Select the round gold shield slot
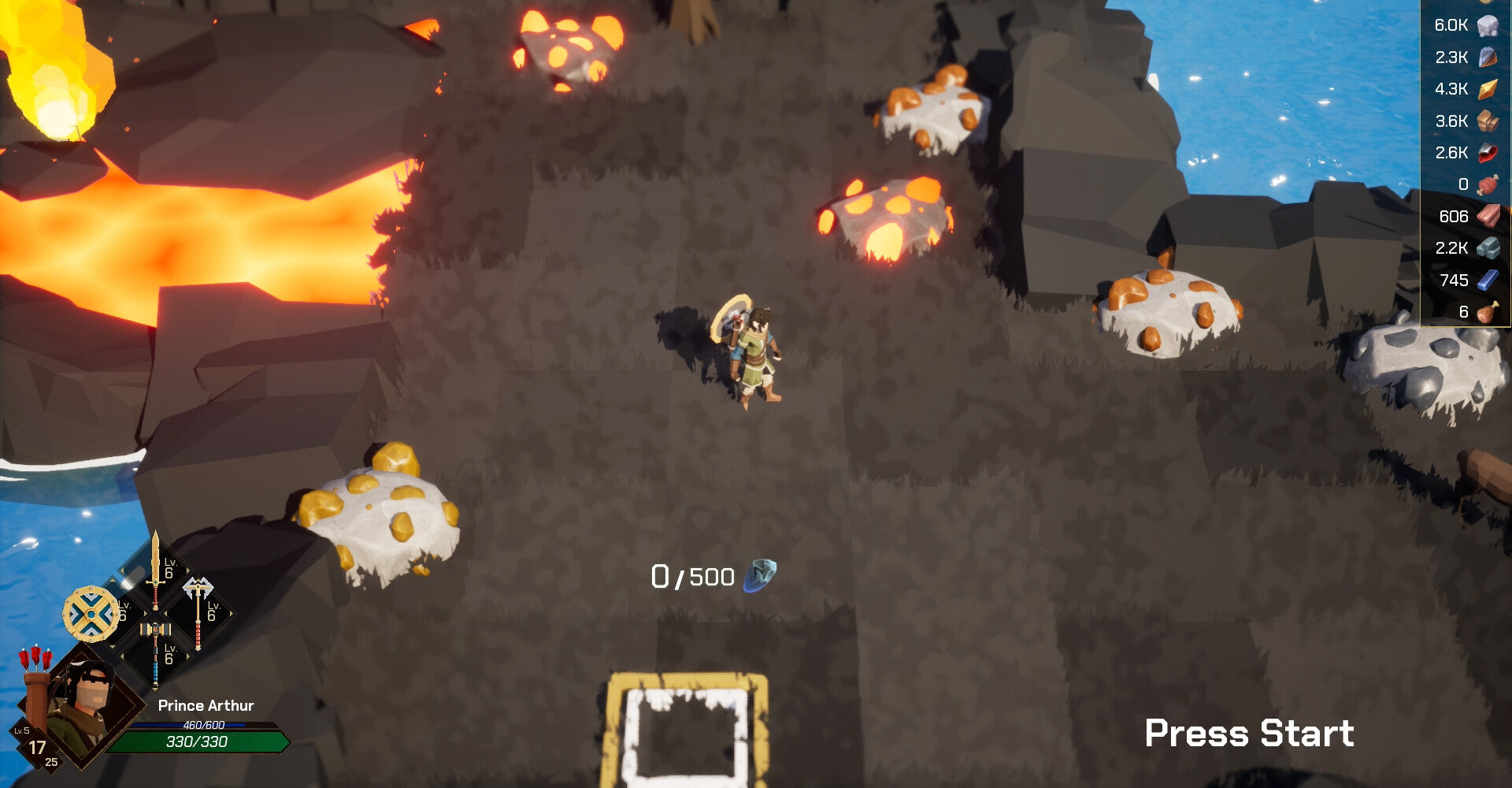Viewport: 1512px width, 788px height. point(91,613)
